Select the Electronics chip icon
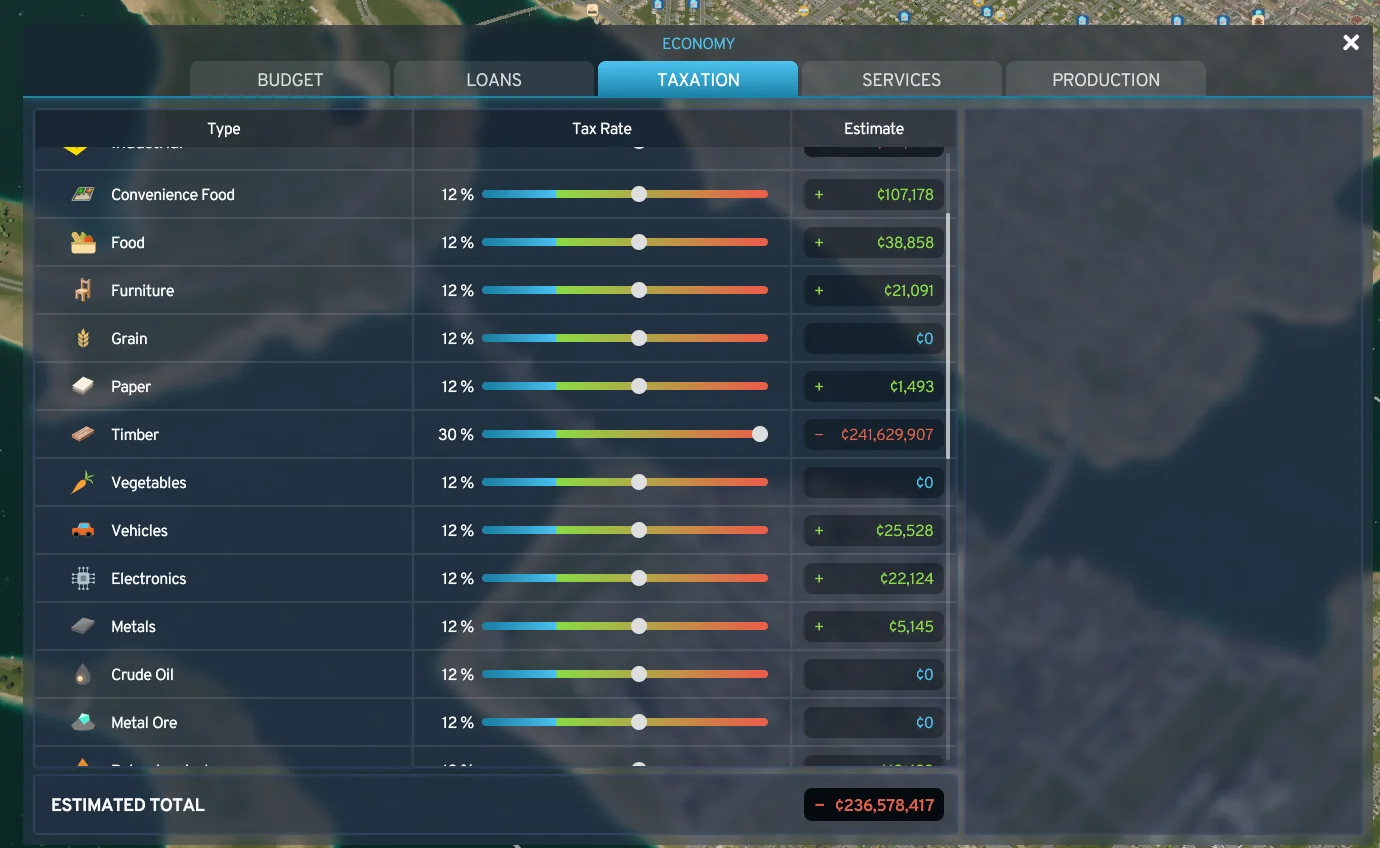Viewport: 1380px width, 848px height. click(81, 578)
